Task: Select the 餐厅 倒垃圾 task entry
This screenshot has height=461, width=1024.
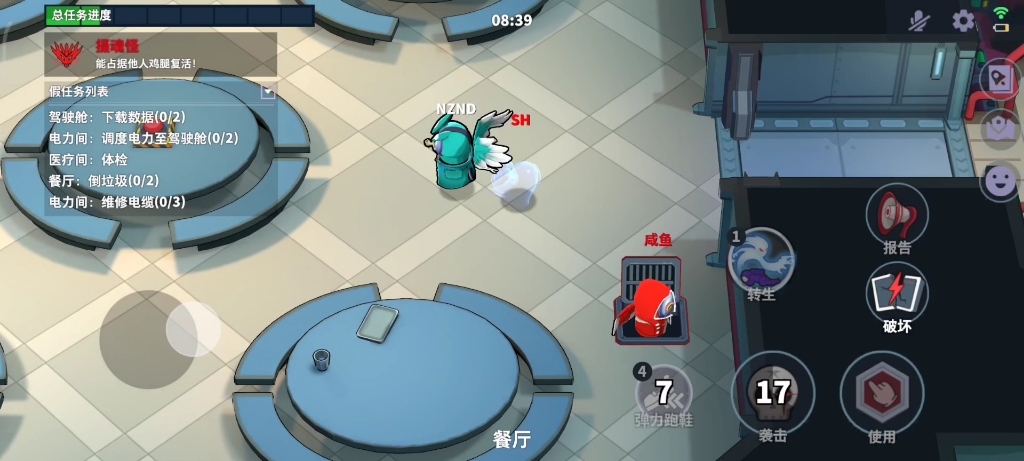Action: pyautogui.click(x=104, y=180)
